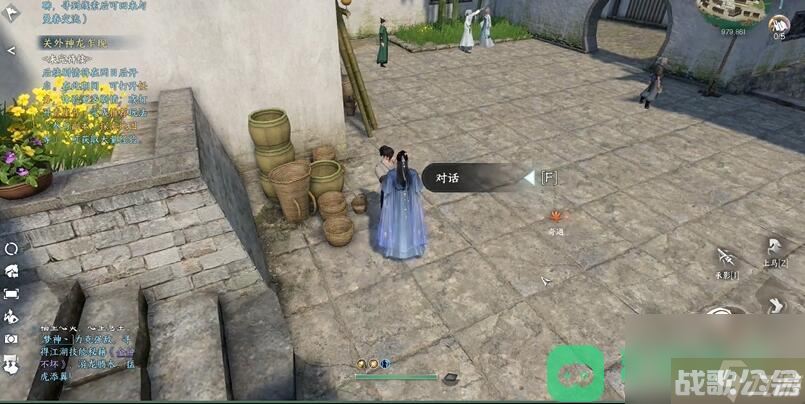Click the circular refresh arrow icon
Image resolution: width=805 pixels, height=404 pixels.
click(x=11, y=248)
